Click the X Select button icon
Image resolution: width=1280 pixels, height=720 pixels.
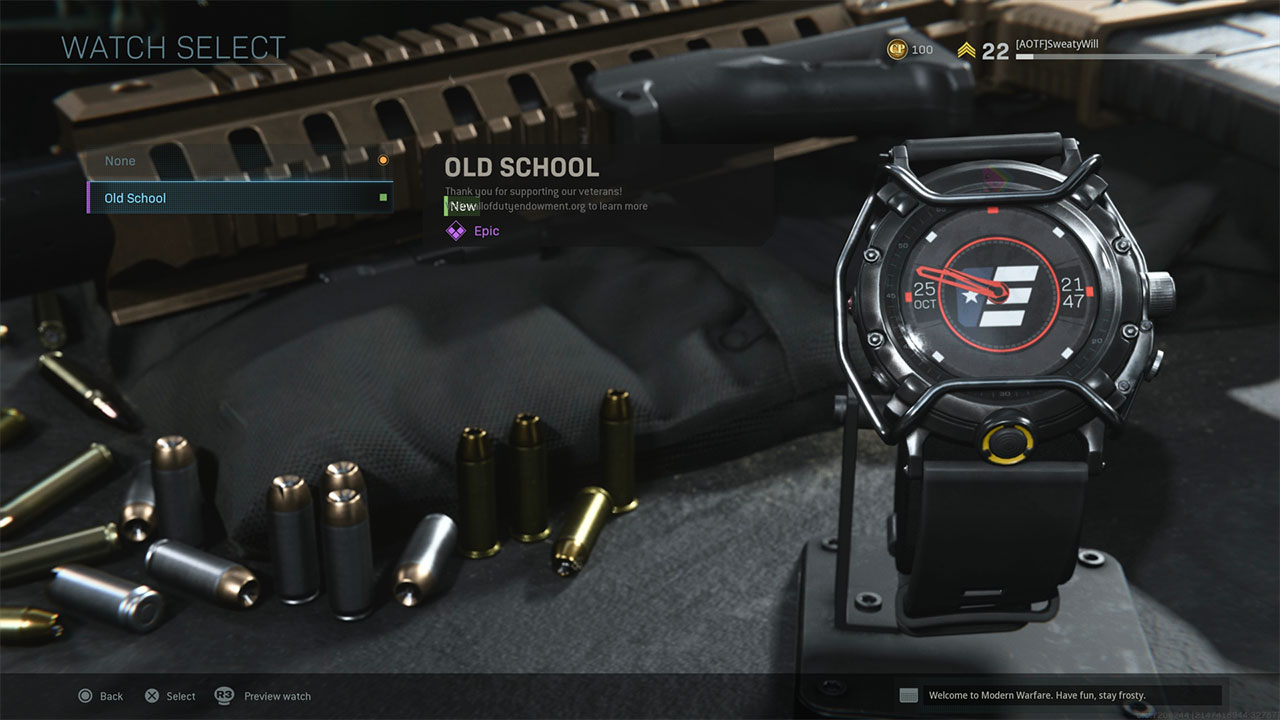(x=152, y=696)
